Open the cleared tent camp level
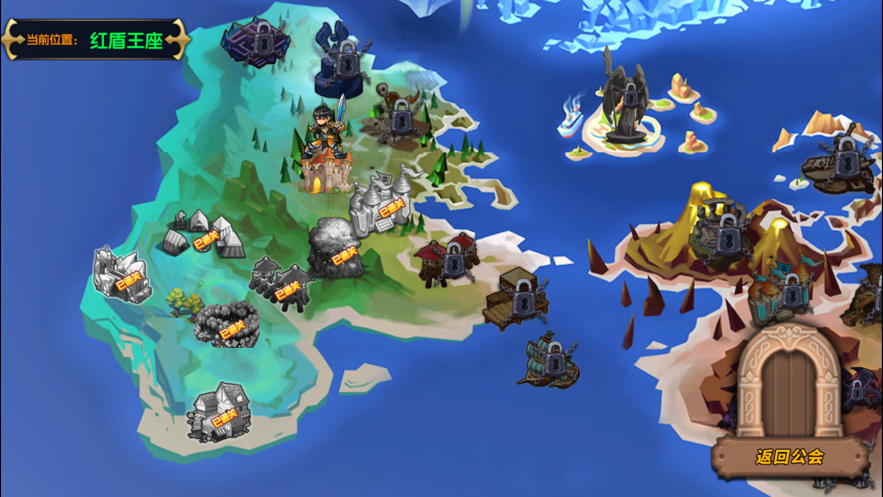Screen dimensions: 883x497 click(203, 234)
